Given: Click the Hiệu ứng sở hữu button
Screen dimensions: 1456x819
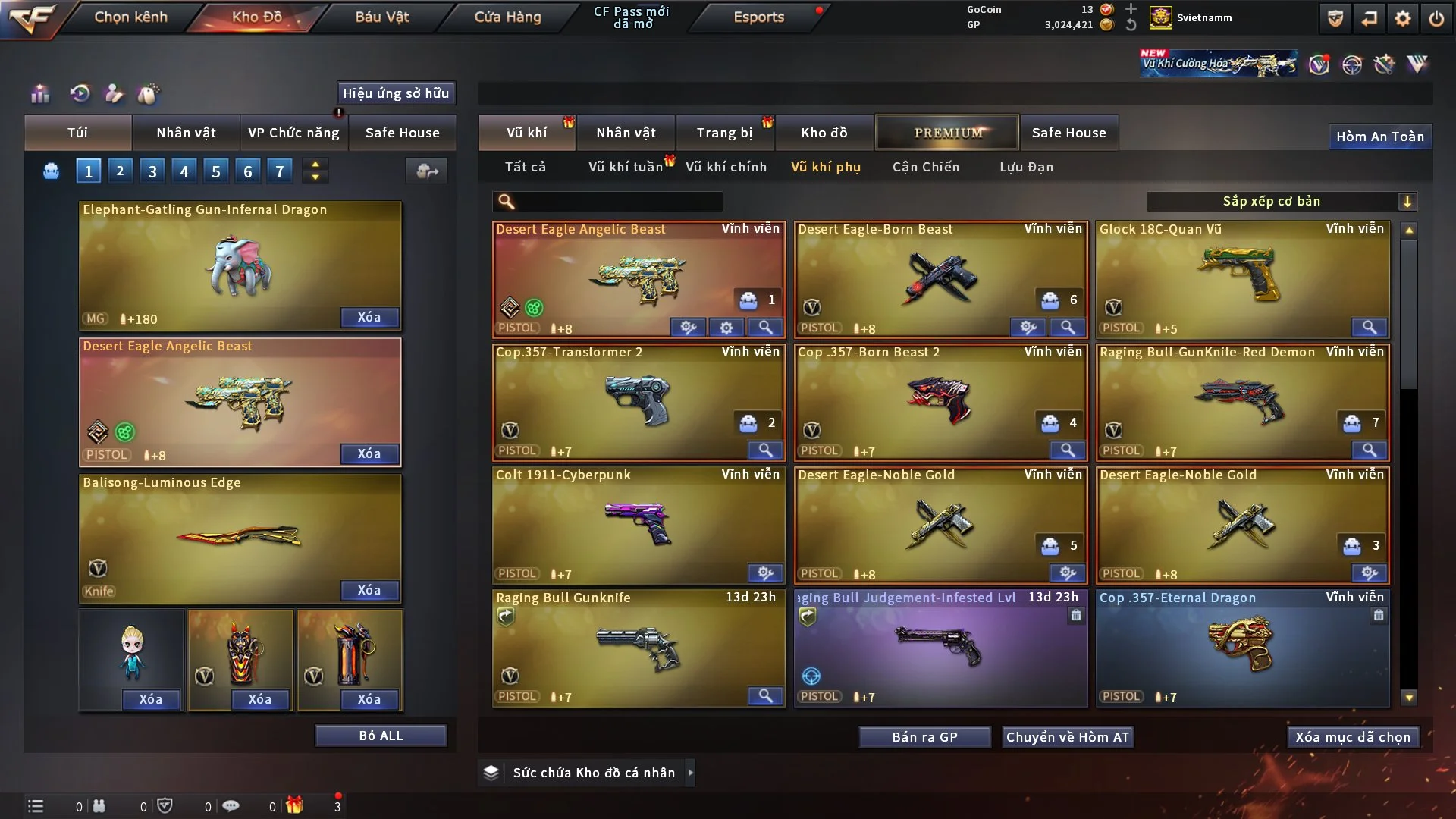Looking at the screenshot, I should point(396,93).
